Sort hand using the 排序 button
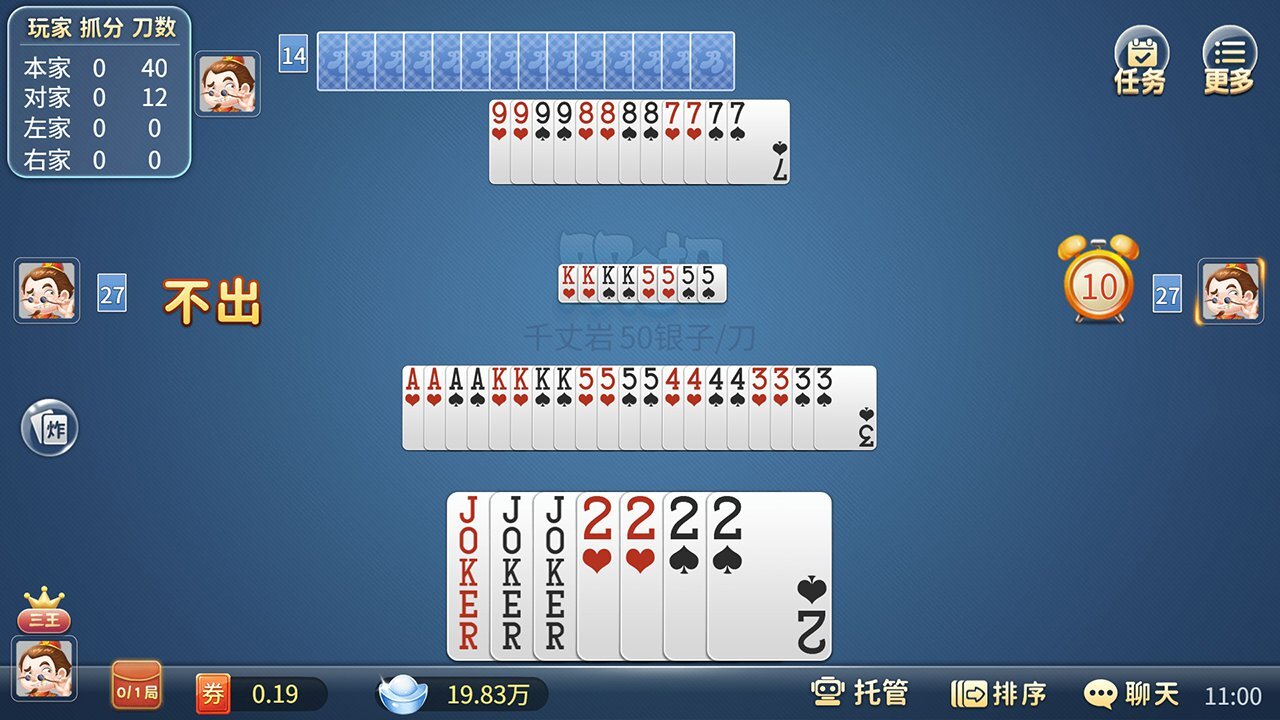The image size is (1280, 720). tap(998, 693)
